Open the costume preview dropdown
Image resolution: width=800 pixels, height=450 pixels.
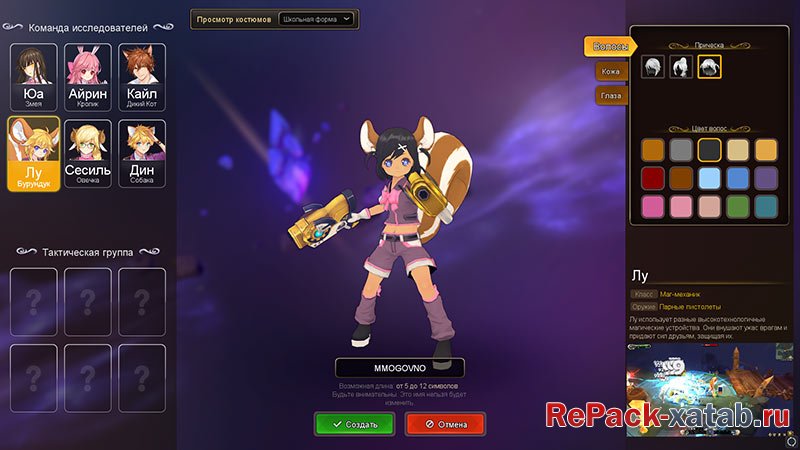click(x=316, y=19)
